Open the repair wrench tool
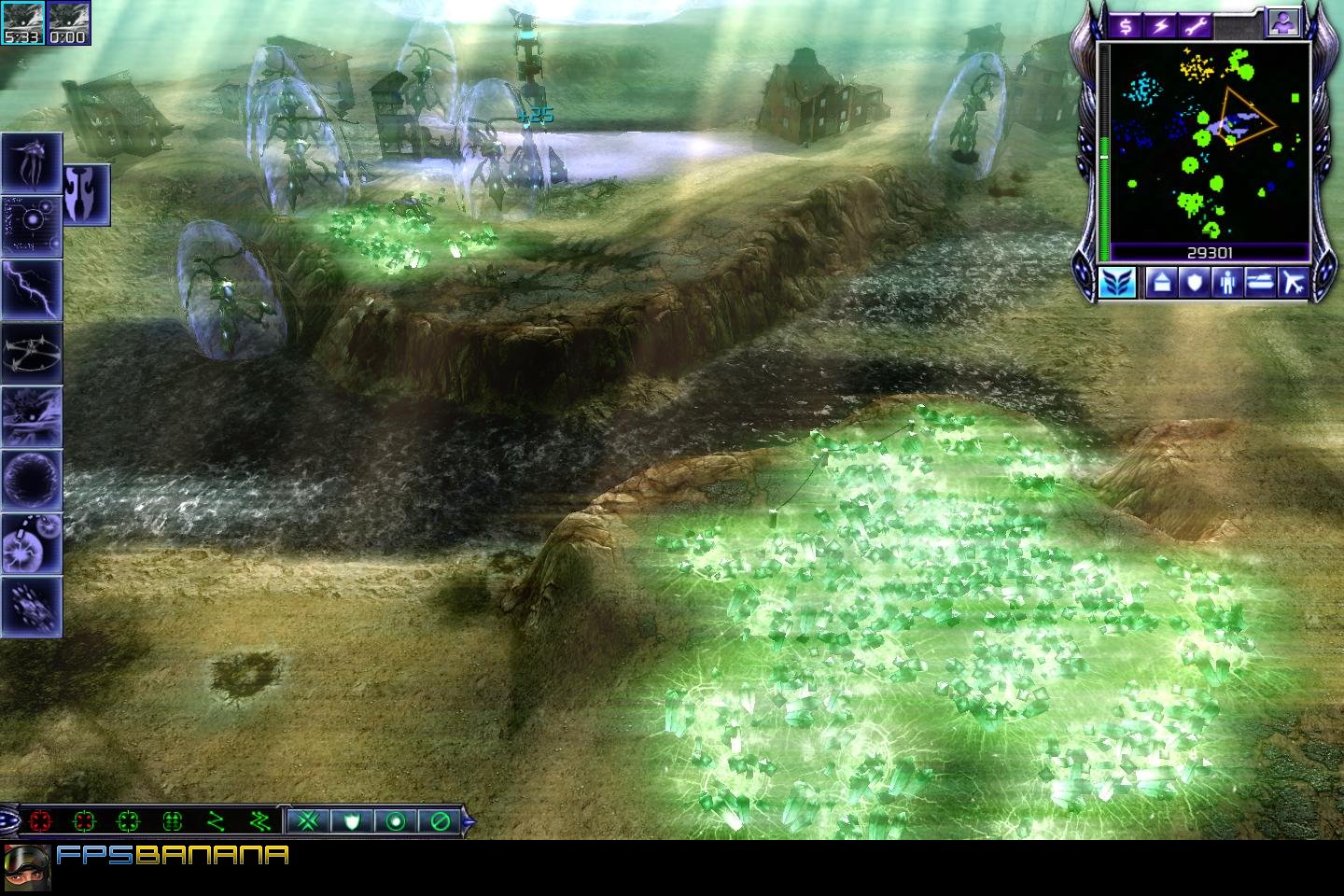Screen dimensions: 1344x896 (x=1197, y=25)
